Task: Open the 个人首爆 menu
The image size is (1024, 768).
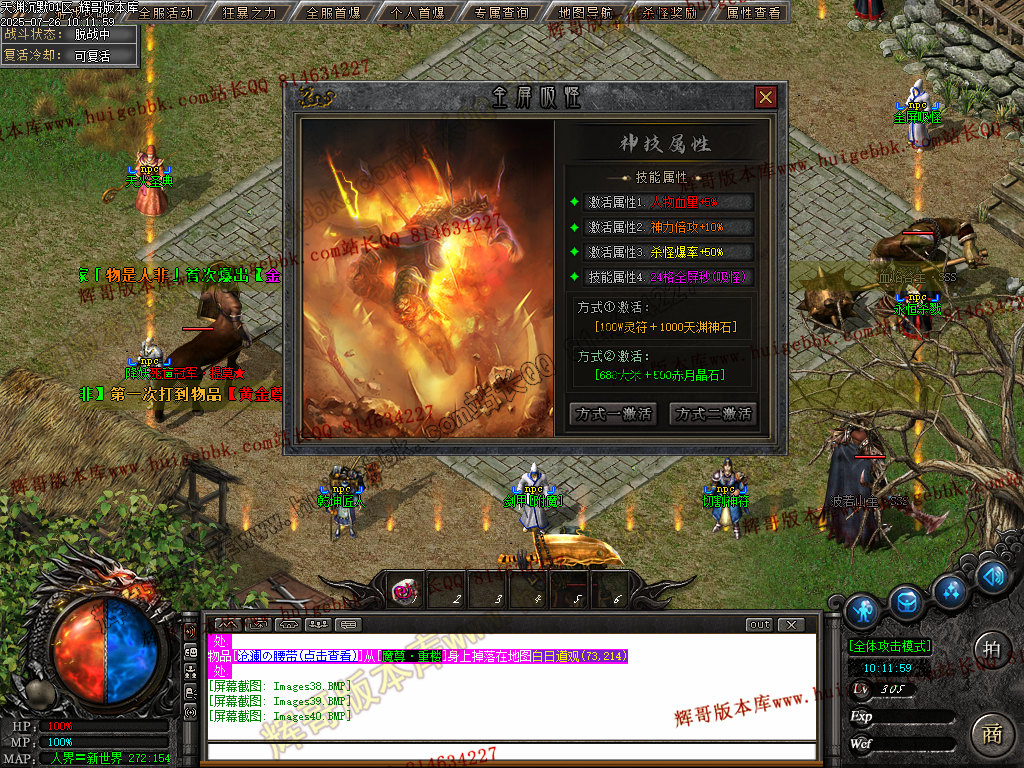Action: tap(418, 13)
